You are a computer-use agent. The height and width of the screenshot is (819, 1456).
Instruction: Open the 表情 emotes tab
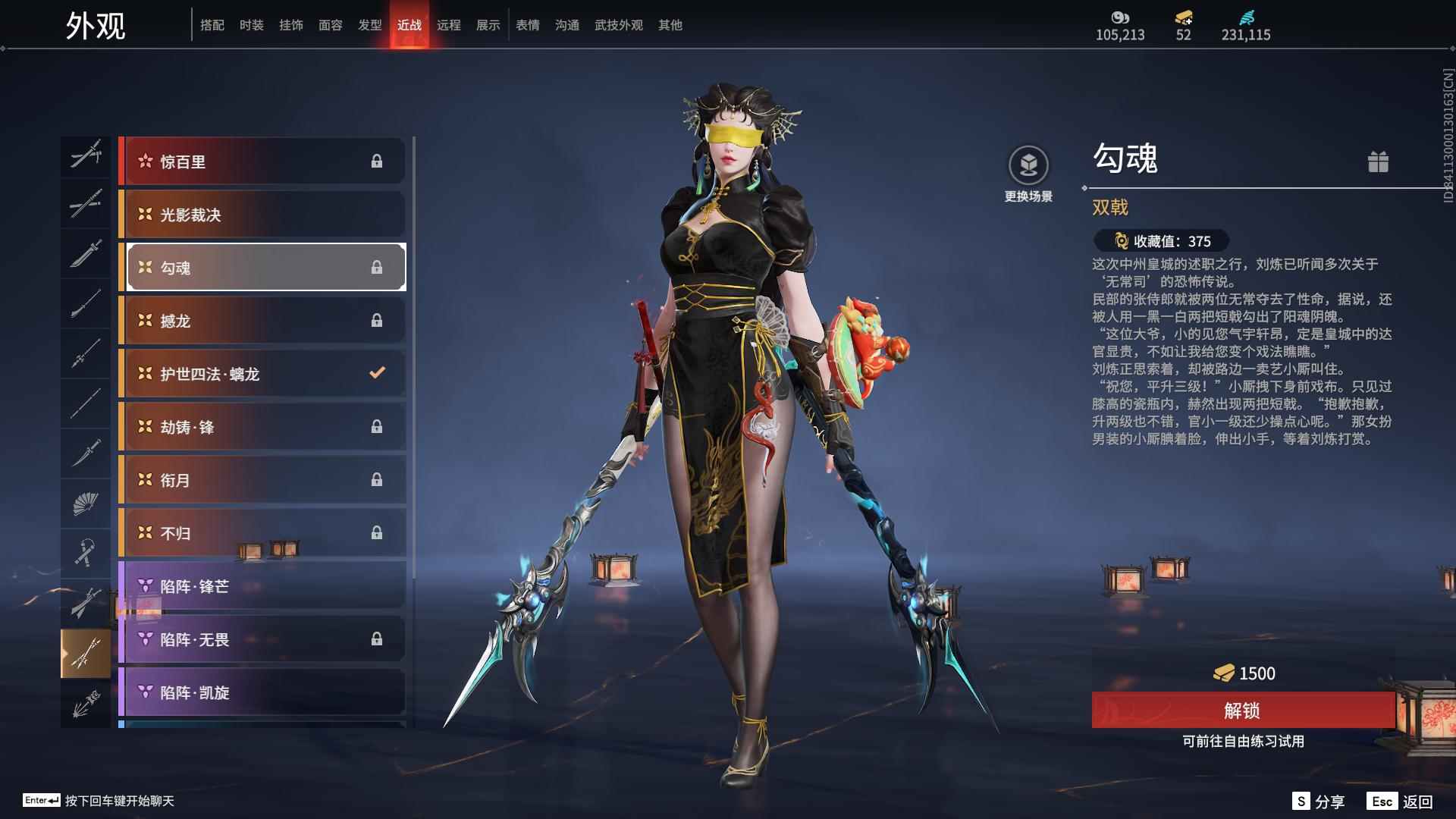coord(527,25)
